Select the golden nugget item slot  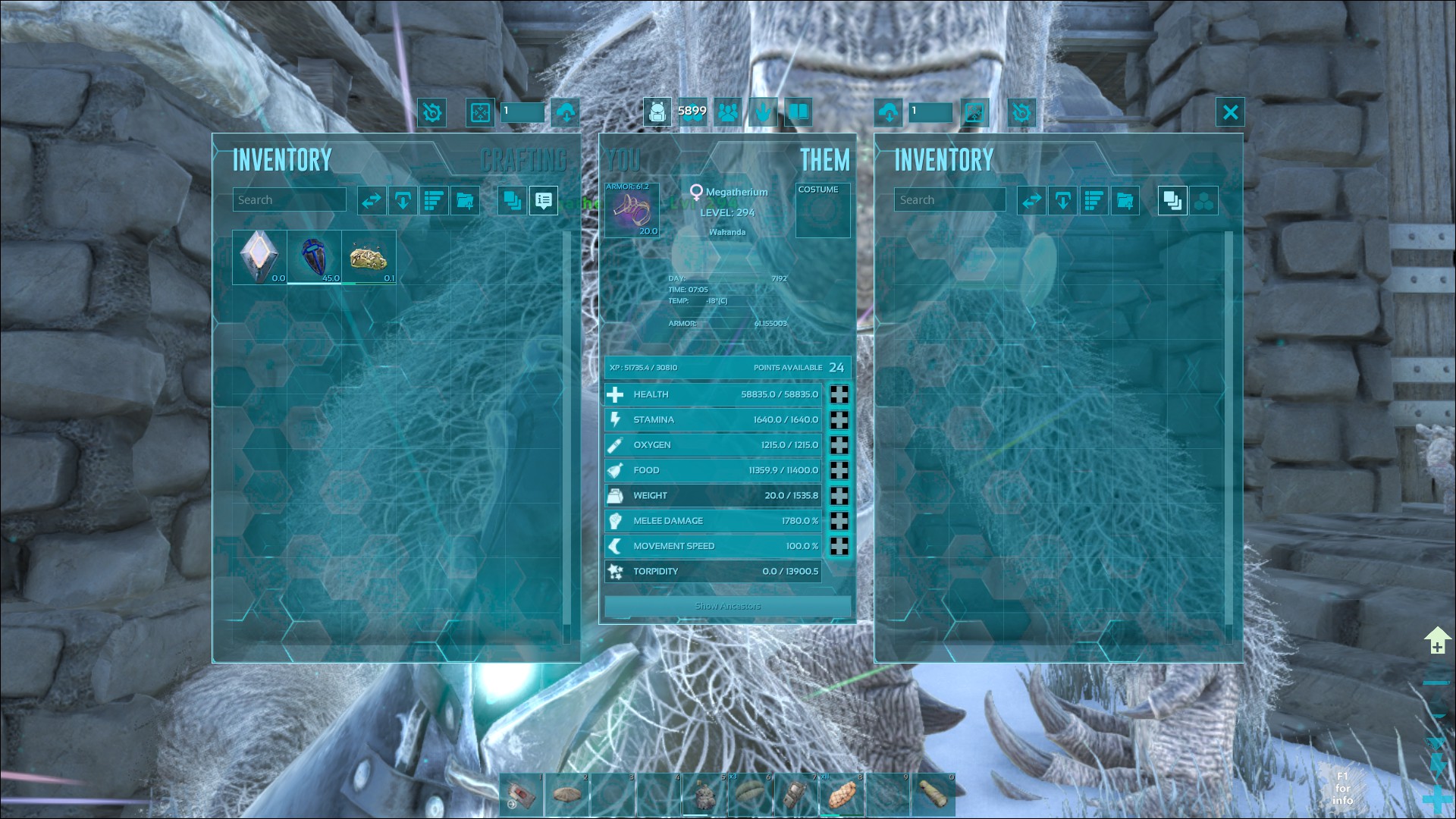369,257
